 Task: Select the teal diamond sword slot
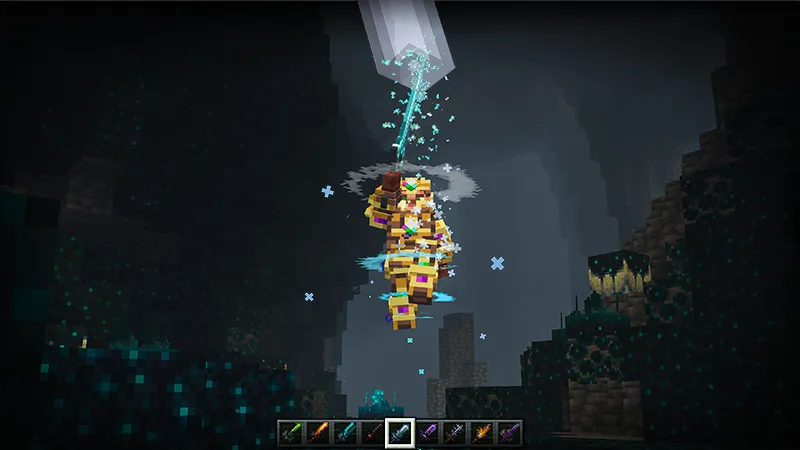[345, 432]
